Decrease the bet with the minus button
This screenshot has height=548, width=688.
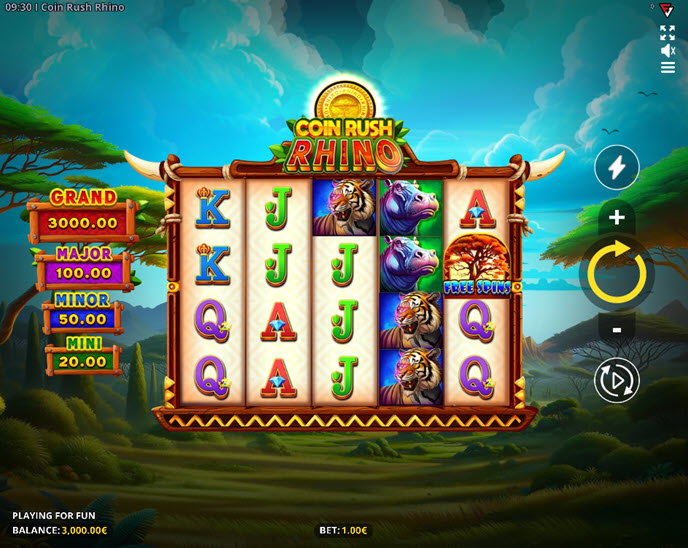click(x=616, y=328)
